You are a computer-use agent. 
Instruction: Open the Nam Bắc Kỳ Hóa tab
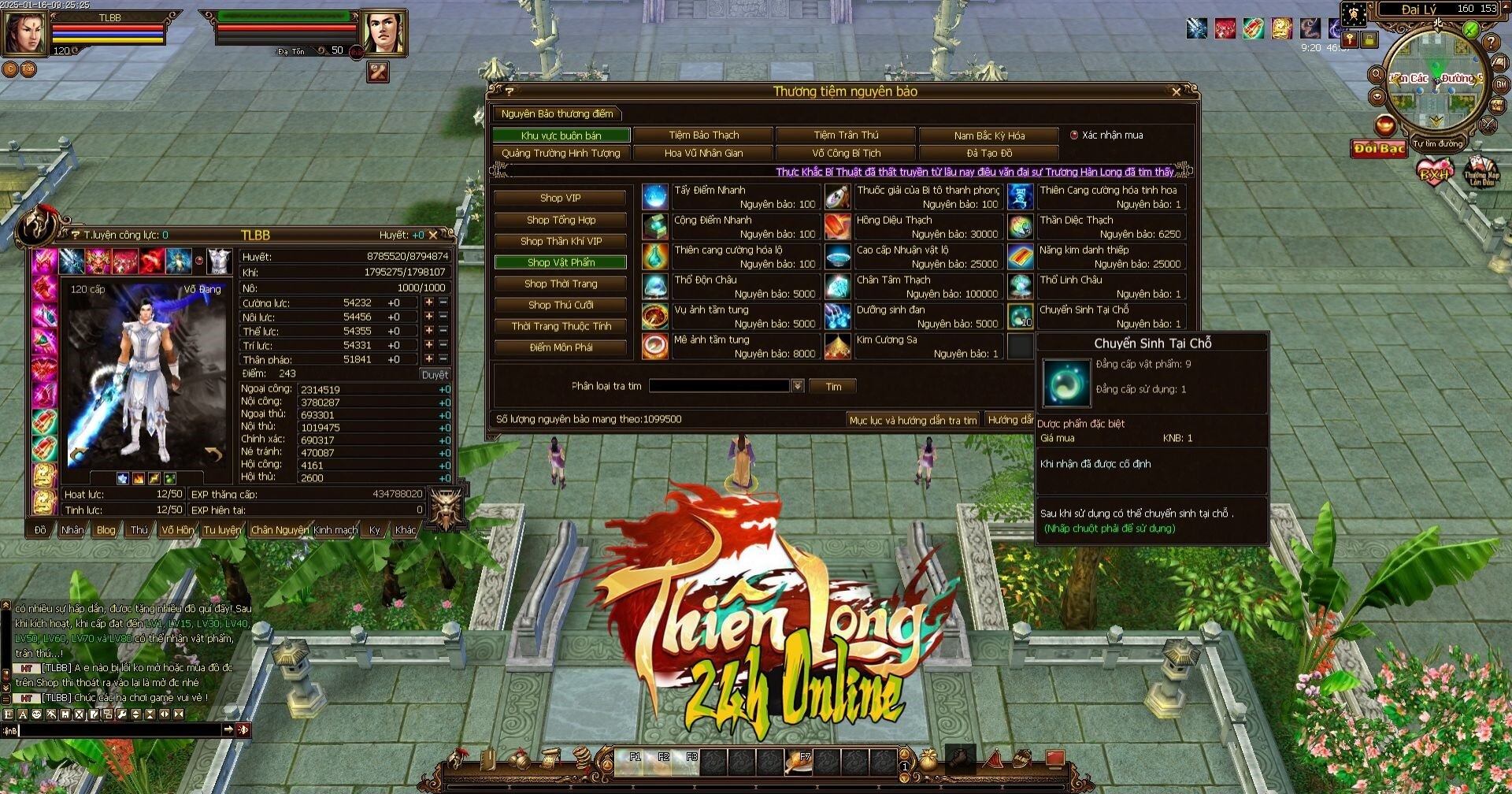pos(988,135)
